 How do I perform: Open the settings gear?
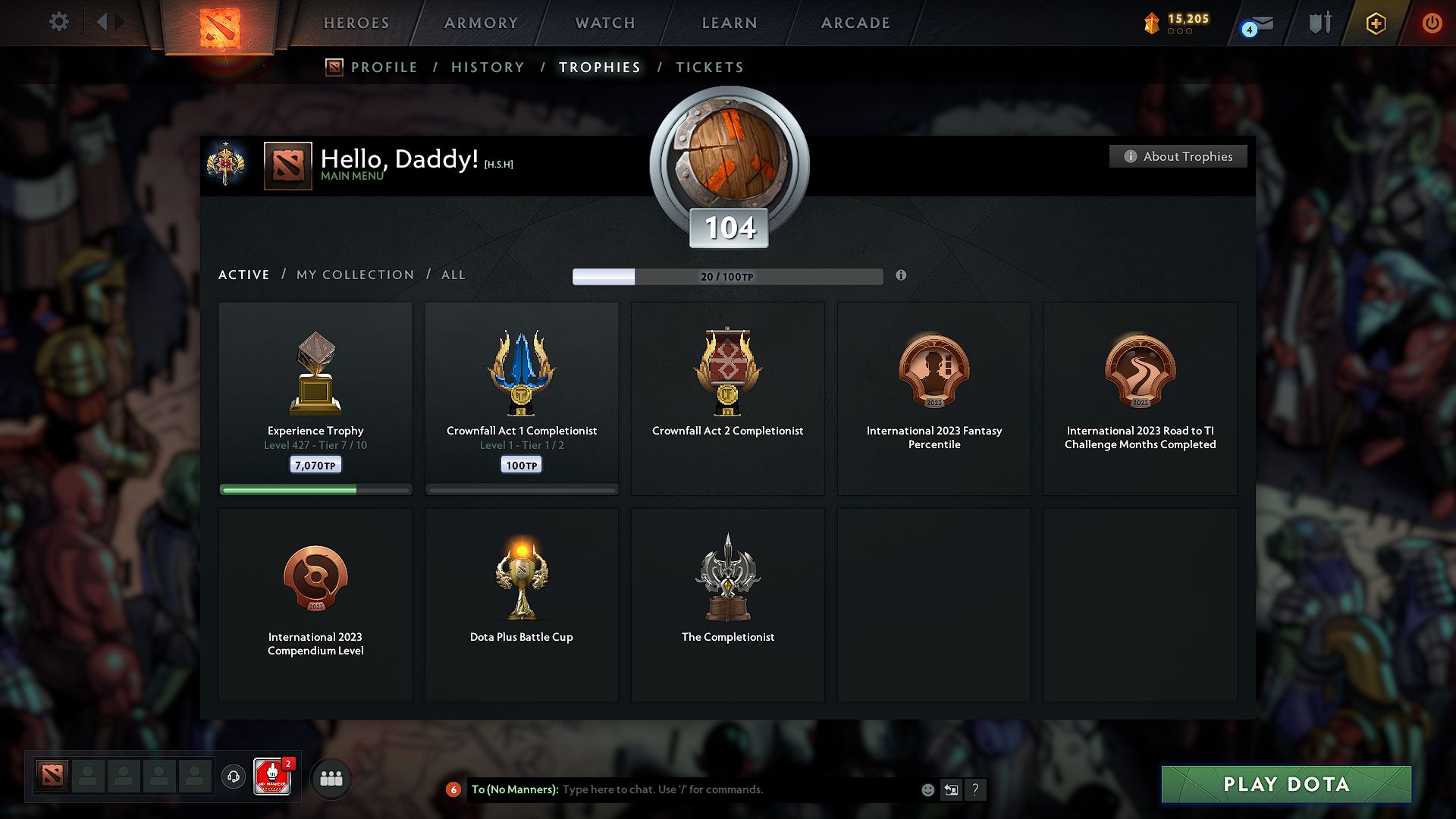pos(58,22)
